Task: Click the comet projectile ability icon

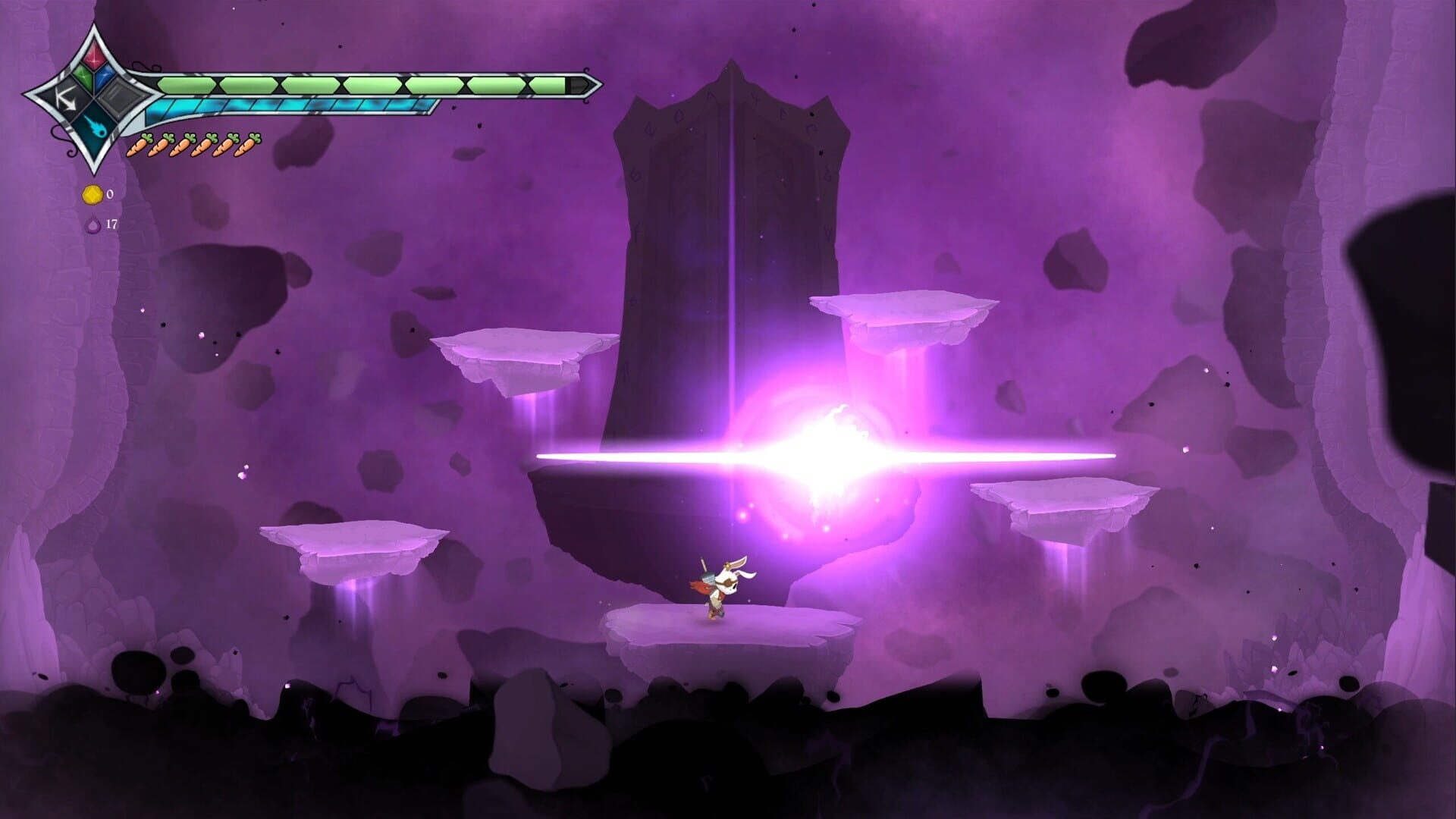Action: coord(96,127)
